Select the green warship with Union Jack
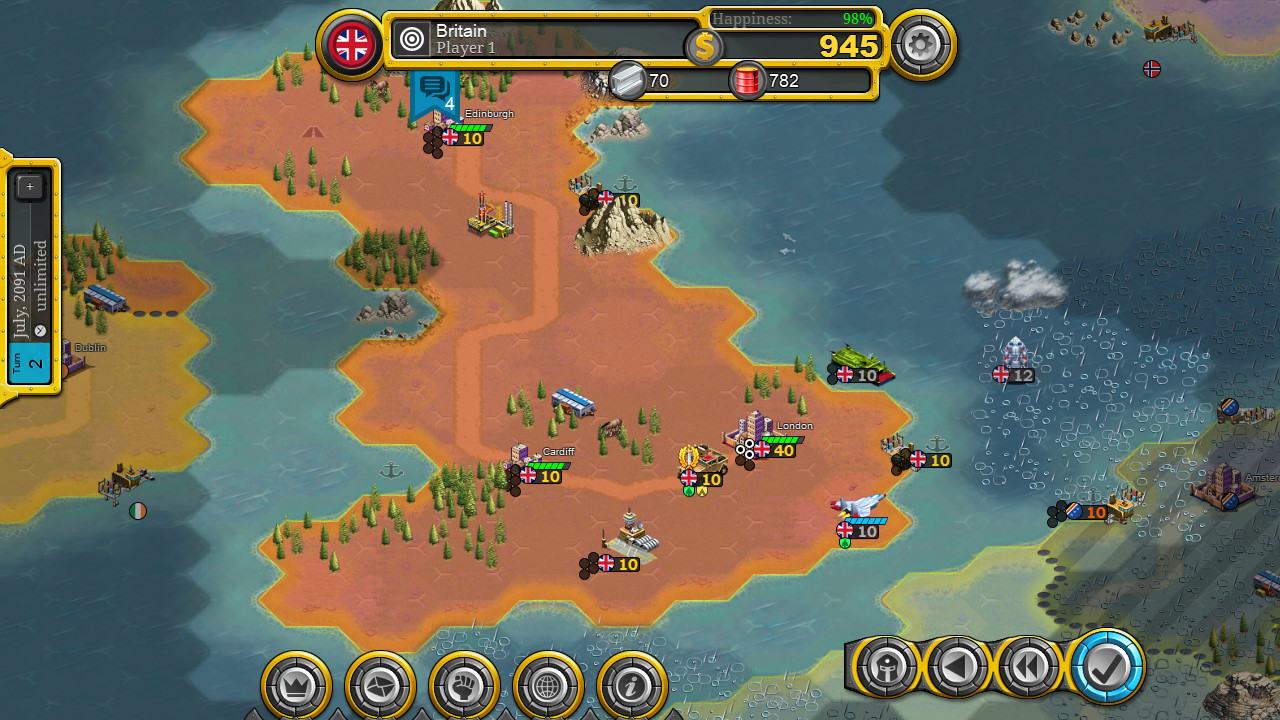This screenshot has height=720, width=1280. tap(860, 362)
